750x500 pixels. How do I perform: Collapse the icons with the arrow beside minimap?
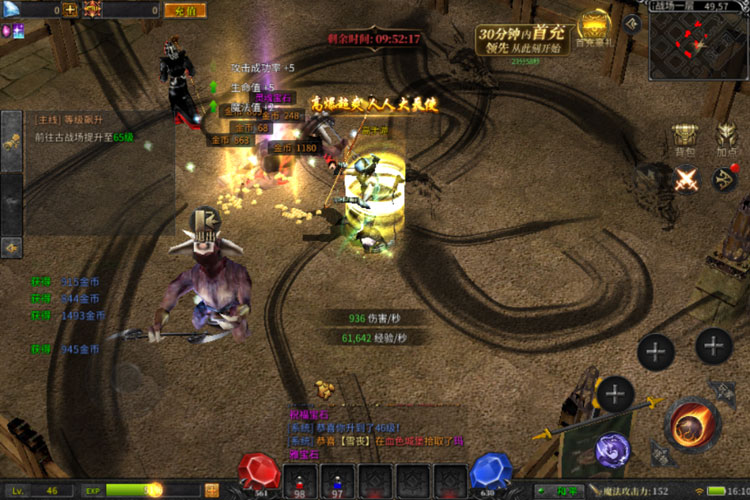tap(631, 21)
